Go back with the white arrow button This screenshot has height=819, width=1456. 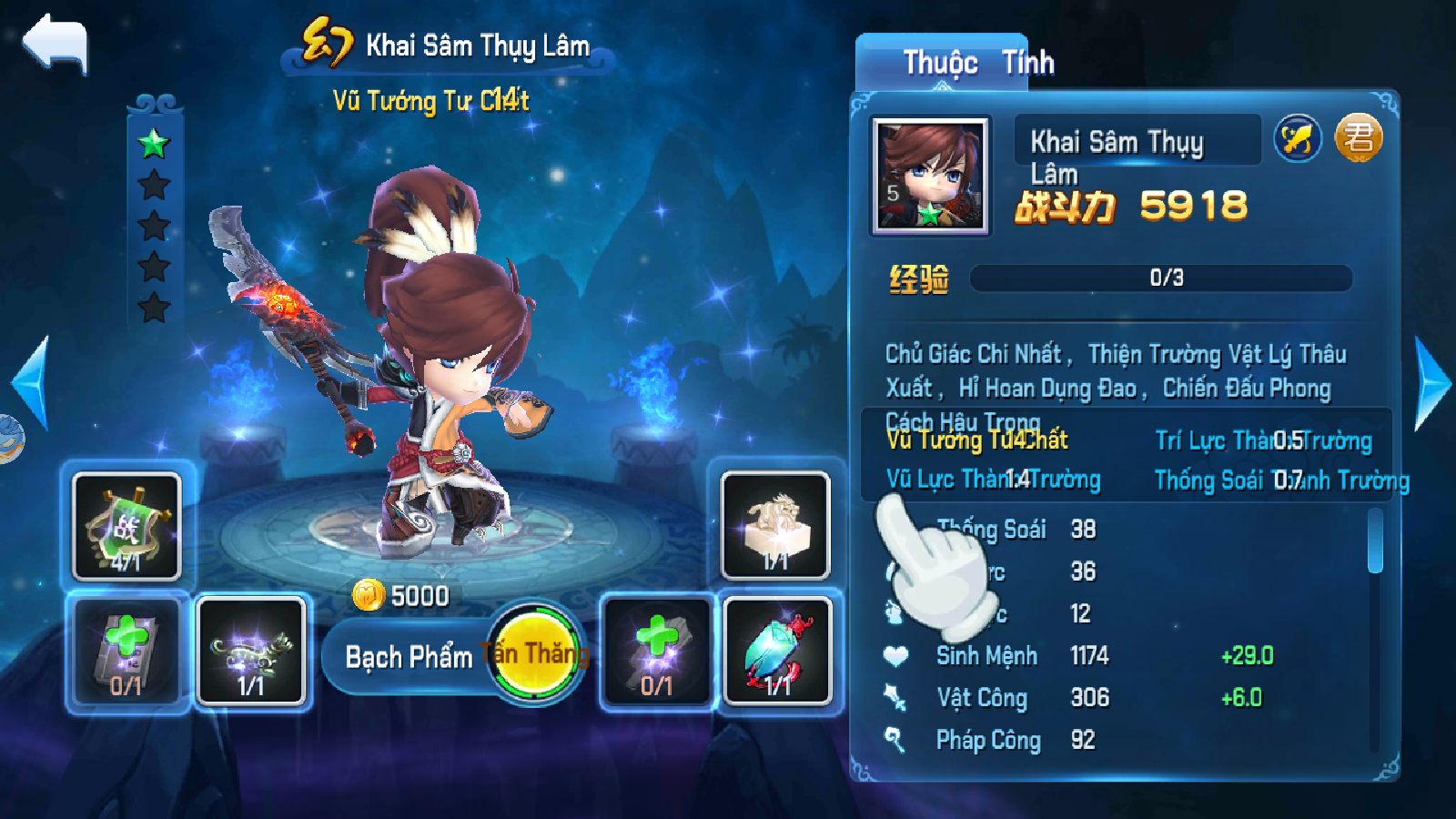pos(56,44)
